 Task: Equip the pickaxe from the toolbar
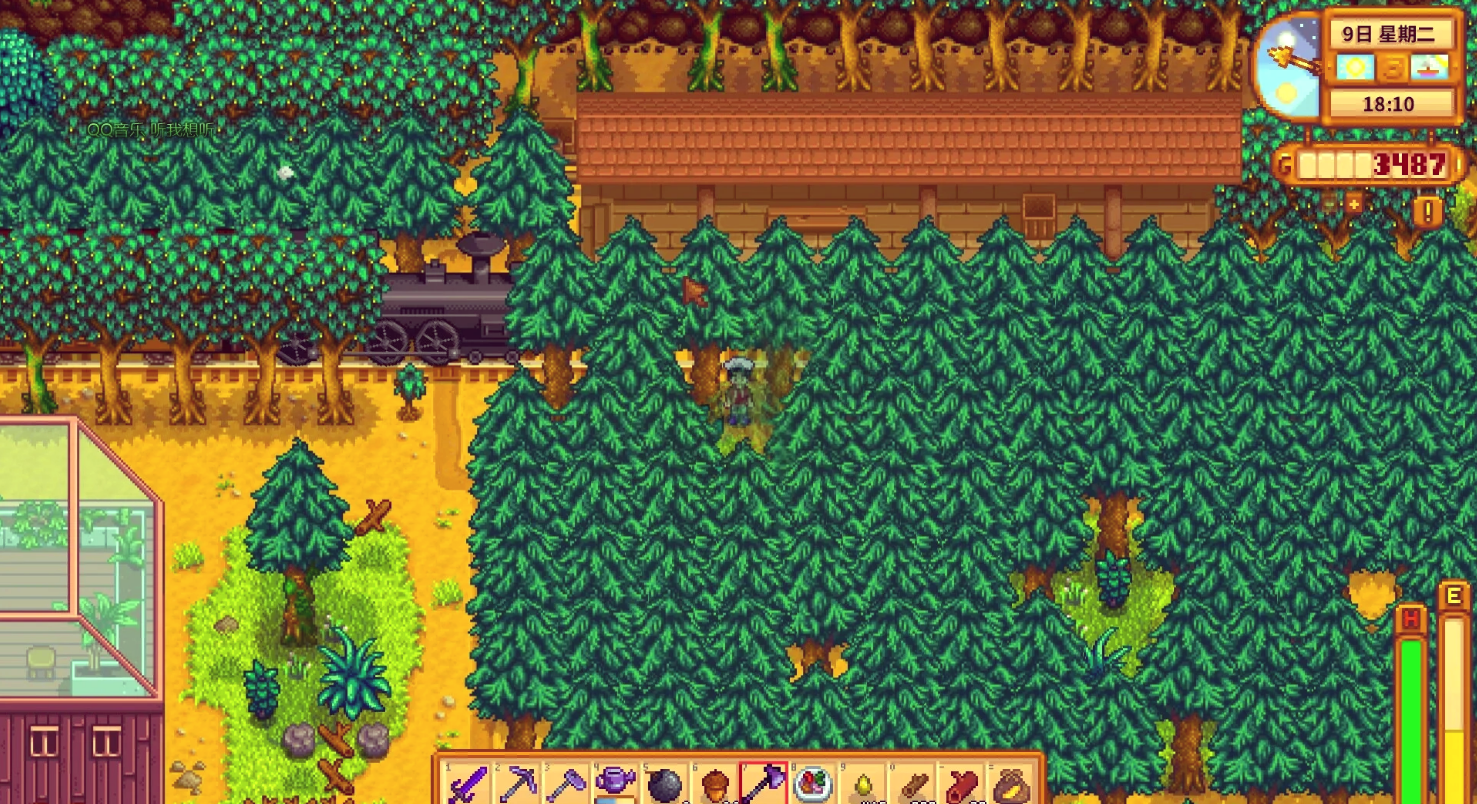tap(518, 785)
